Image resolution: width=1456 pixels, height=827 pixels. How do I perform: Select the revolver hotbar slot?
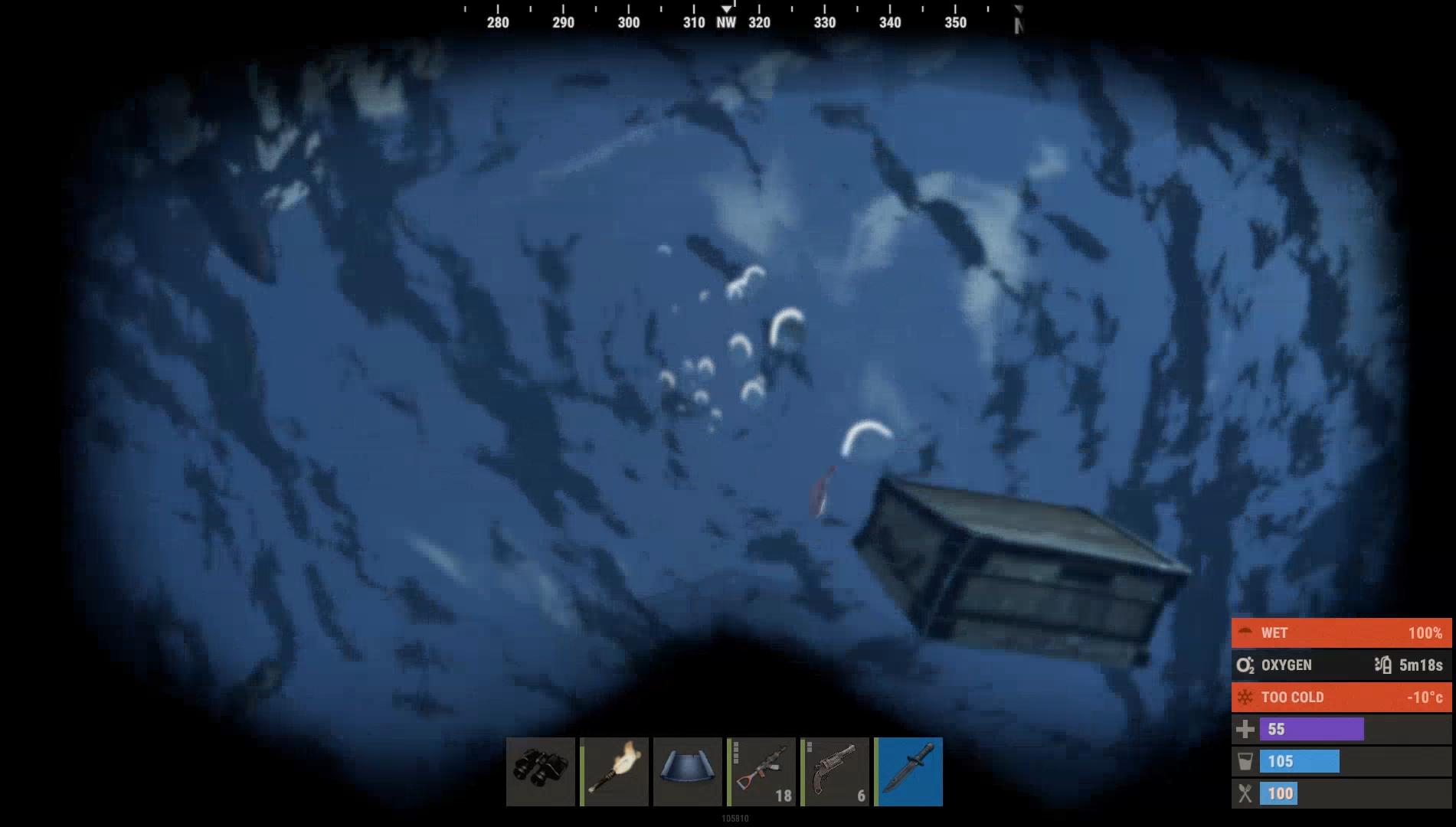(834, 771)
